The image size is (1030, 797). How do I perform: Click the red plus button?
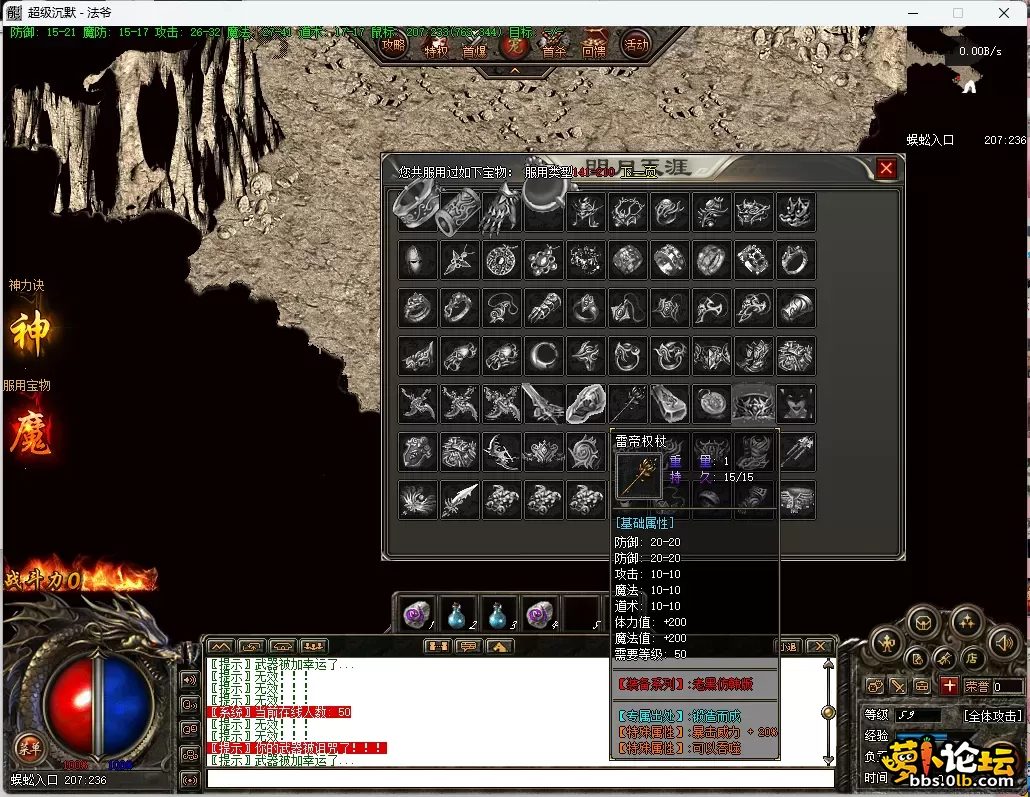[949, 686]
